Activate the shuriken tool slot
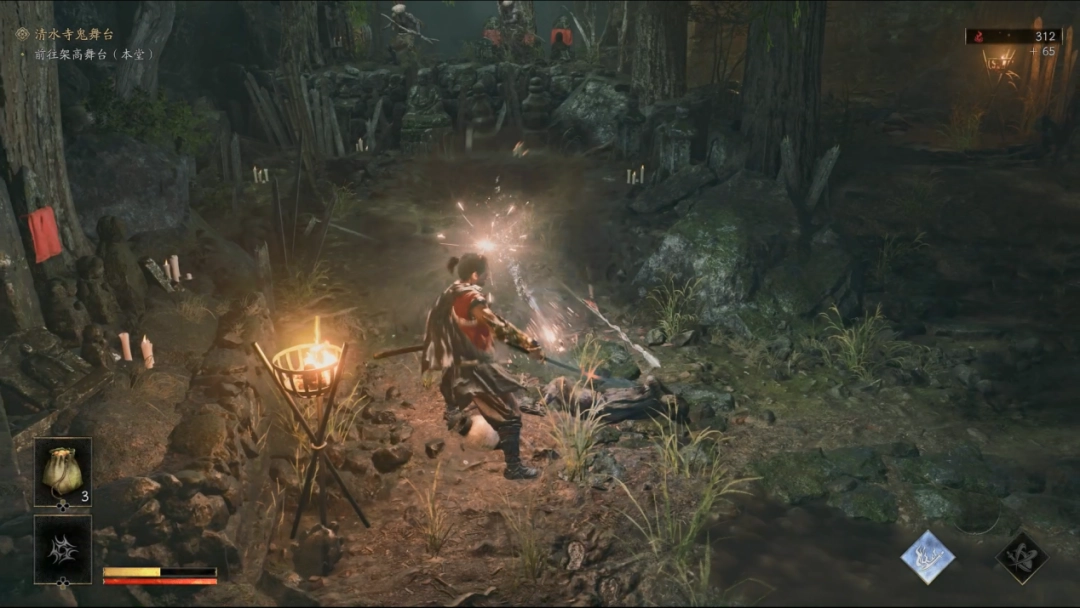Screen dimensions: 1080x608 click(x=62, y=549)
